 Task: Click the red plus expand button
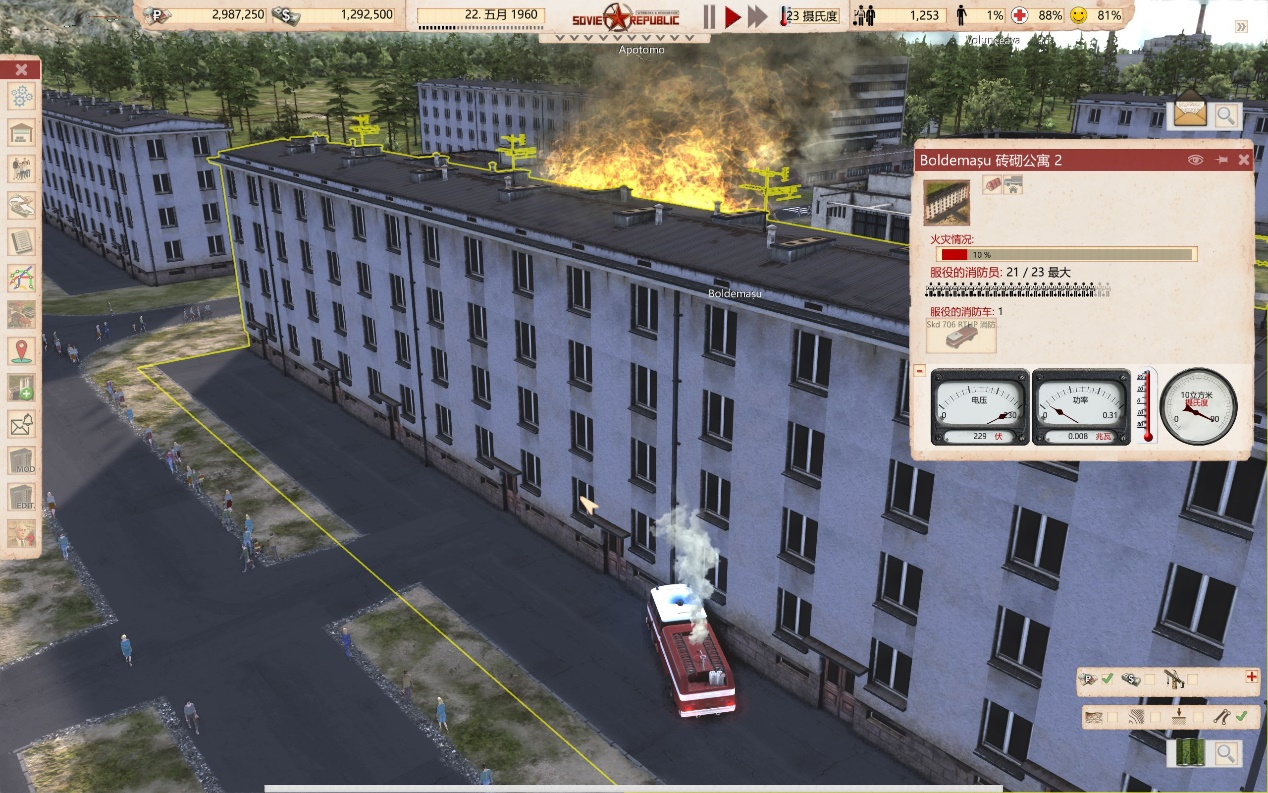1251,677
